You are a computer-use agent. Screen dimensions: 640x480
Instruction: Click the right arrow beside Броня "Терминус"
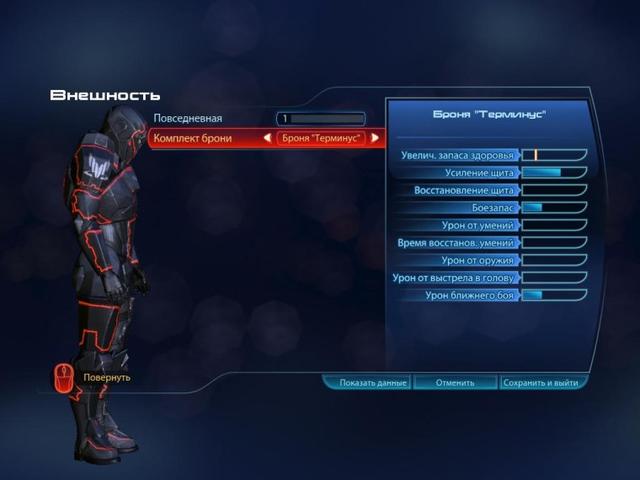[x=375, y=138]
